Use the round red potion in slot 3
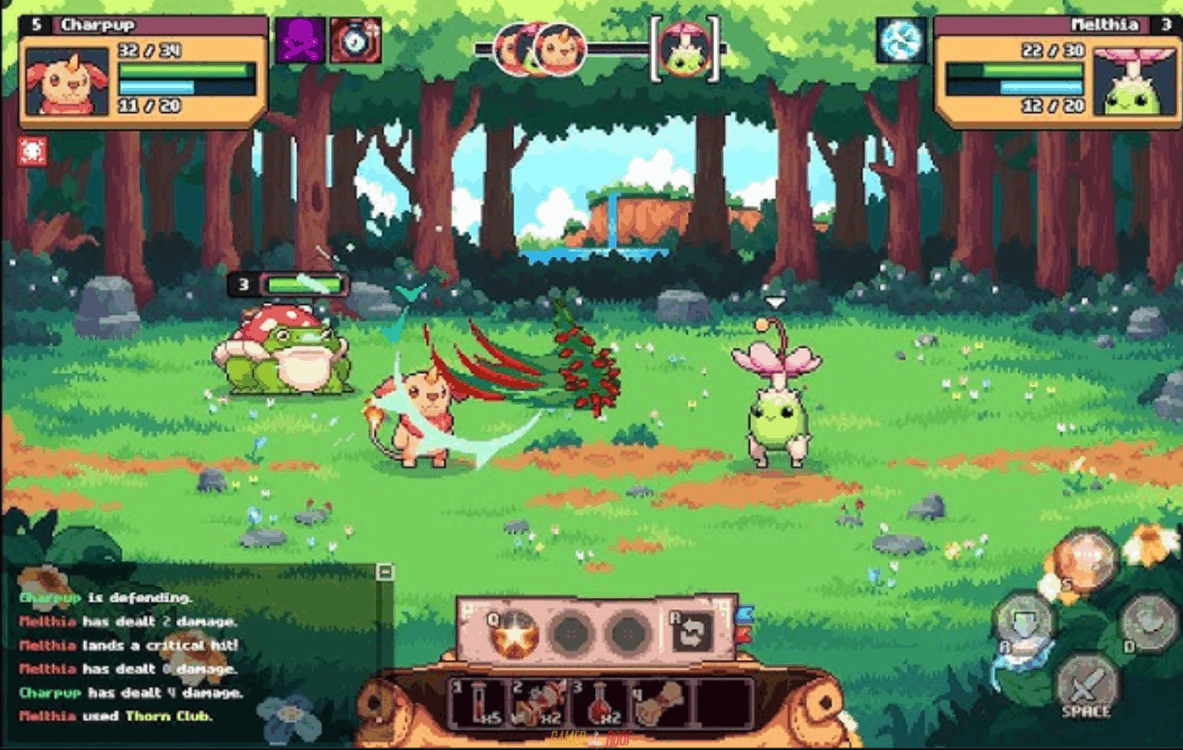1183x750 pixels. point(601,703)
